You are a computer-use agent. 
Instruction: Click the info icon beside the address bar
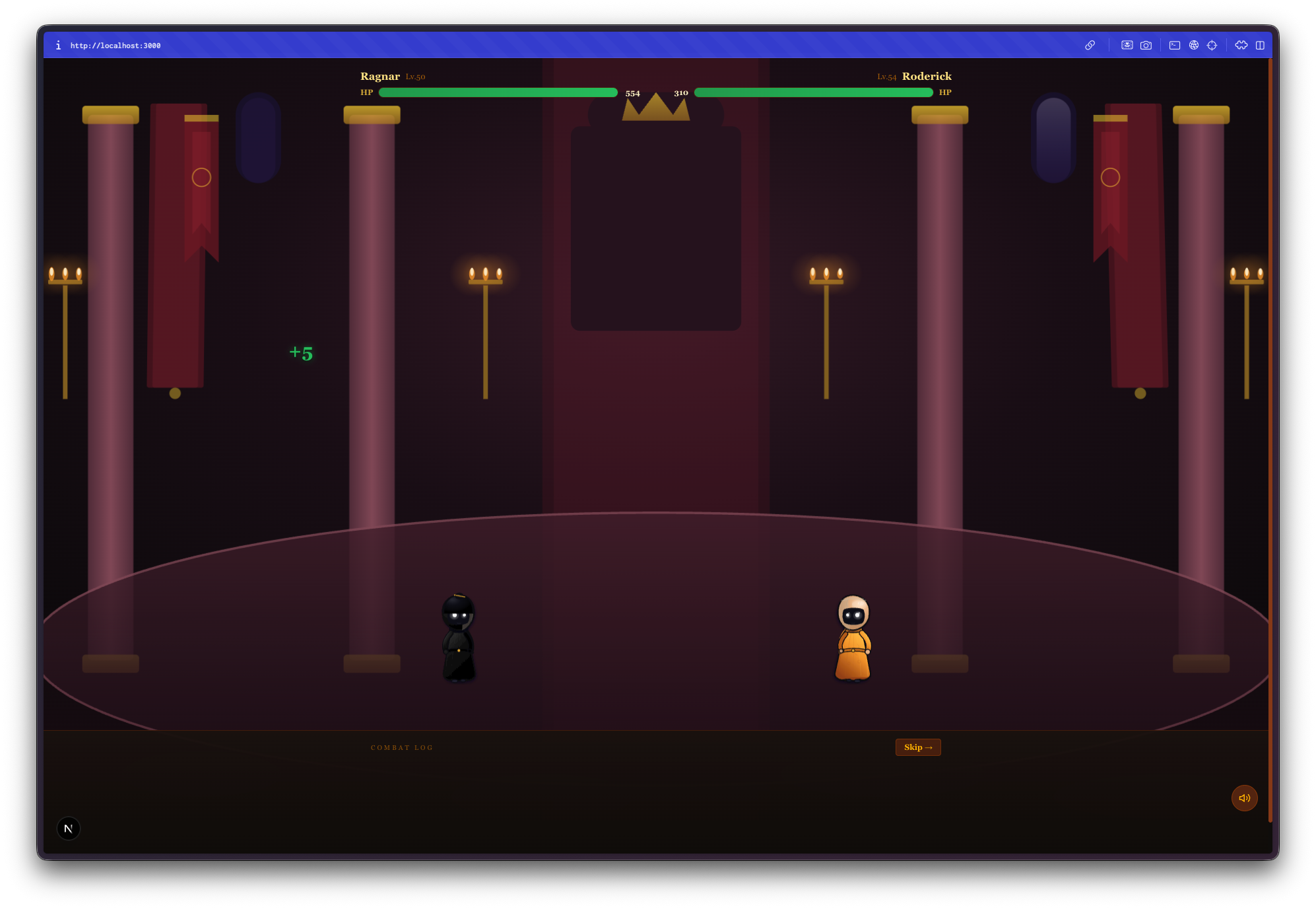(59, 45)
